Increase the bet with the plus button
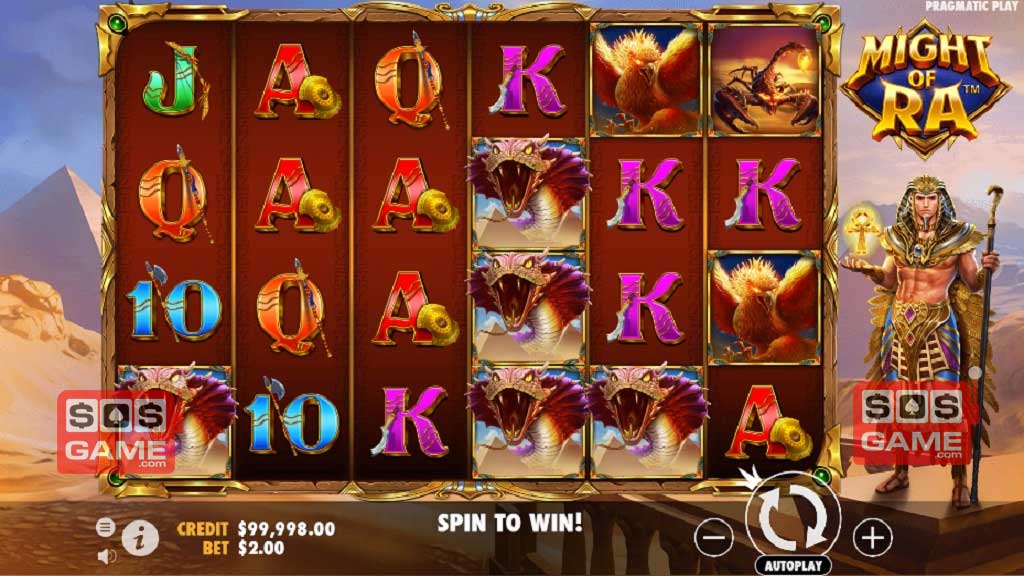The image size is (1024, 576). coord(872,538)
